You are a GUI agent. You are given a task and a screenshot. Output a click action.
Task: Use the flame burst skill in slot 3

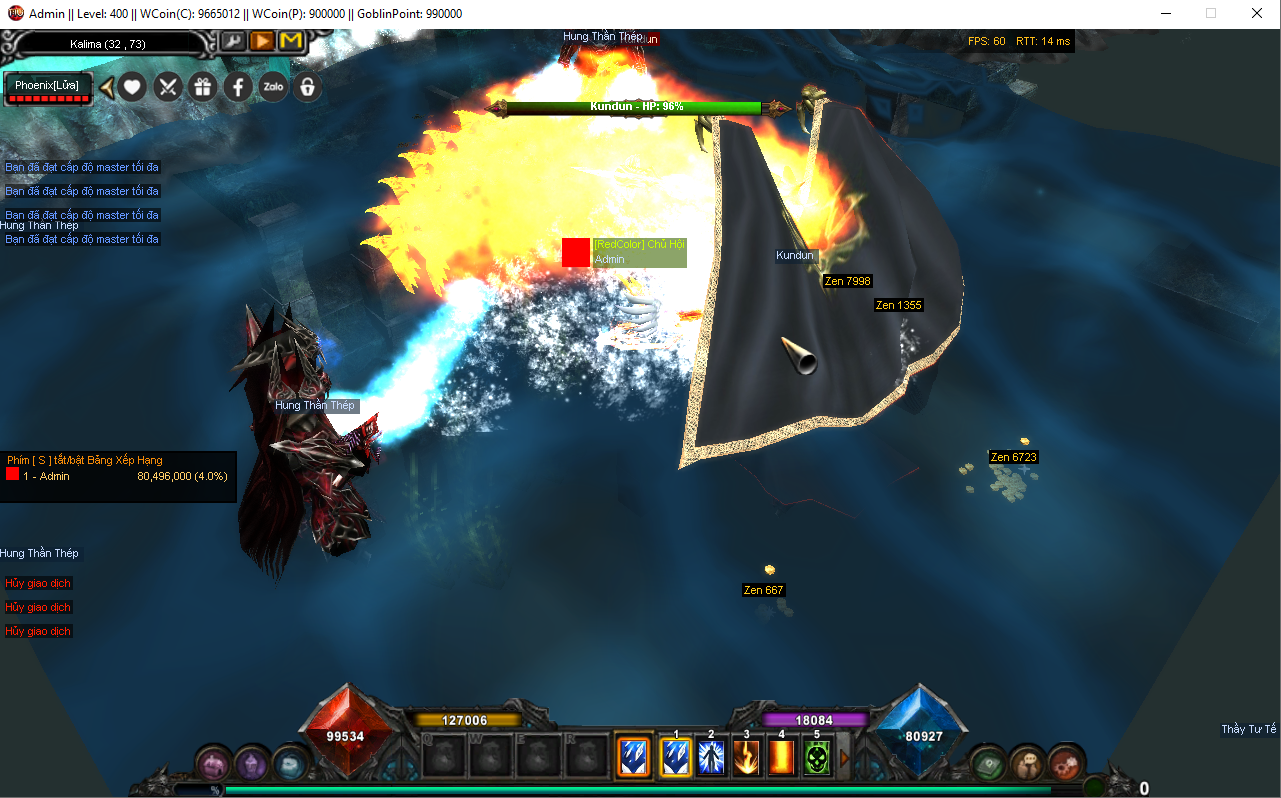[746, 757]
